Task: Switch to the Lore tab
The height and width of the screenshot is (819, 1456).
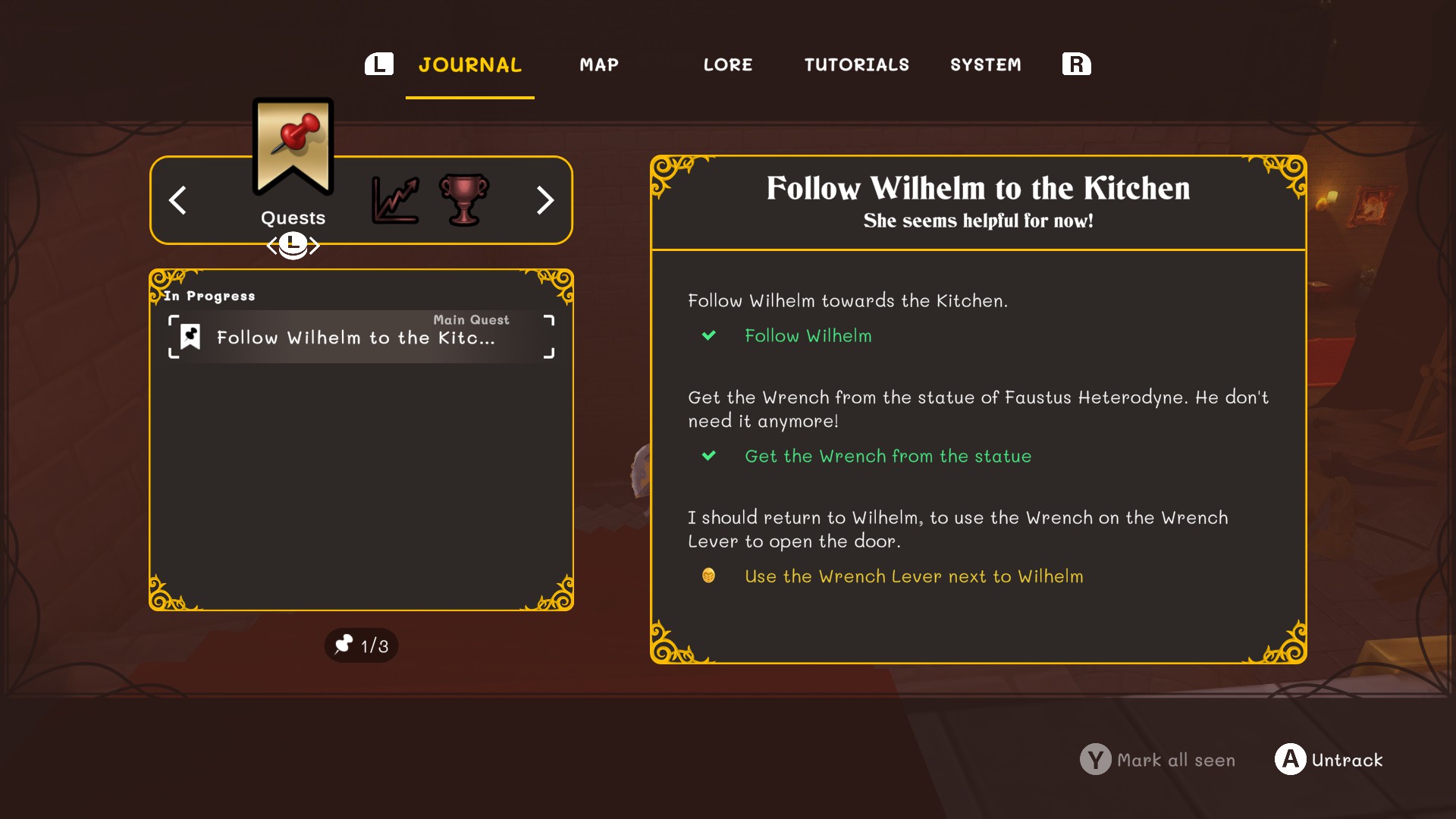Action: [728, 65]
